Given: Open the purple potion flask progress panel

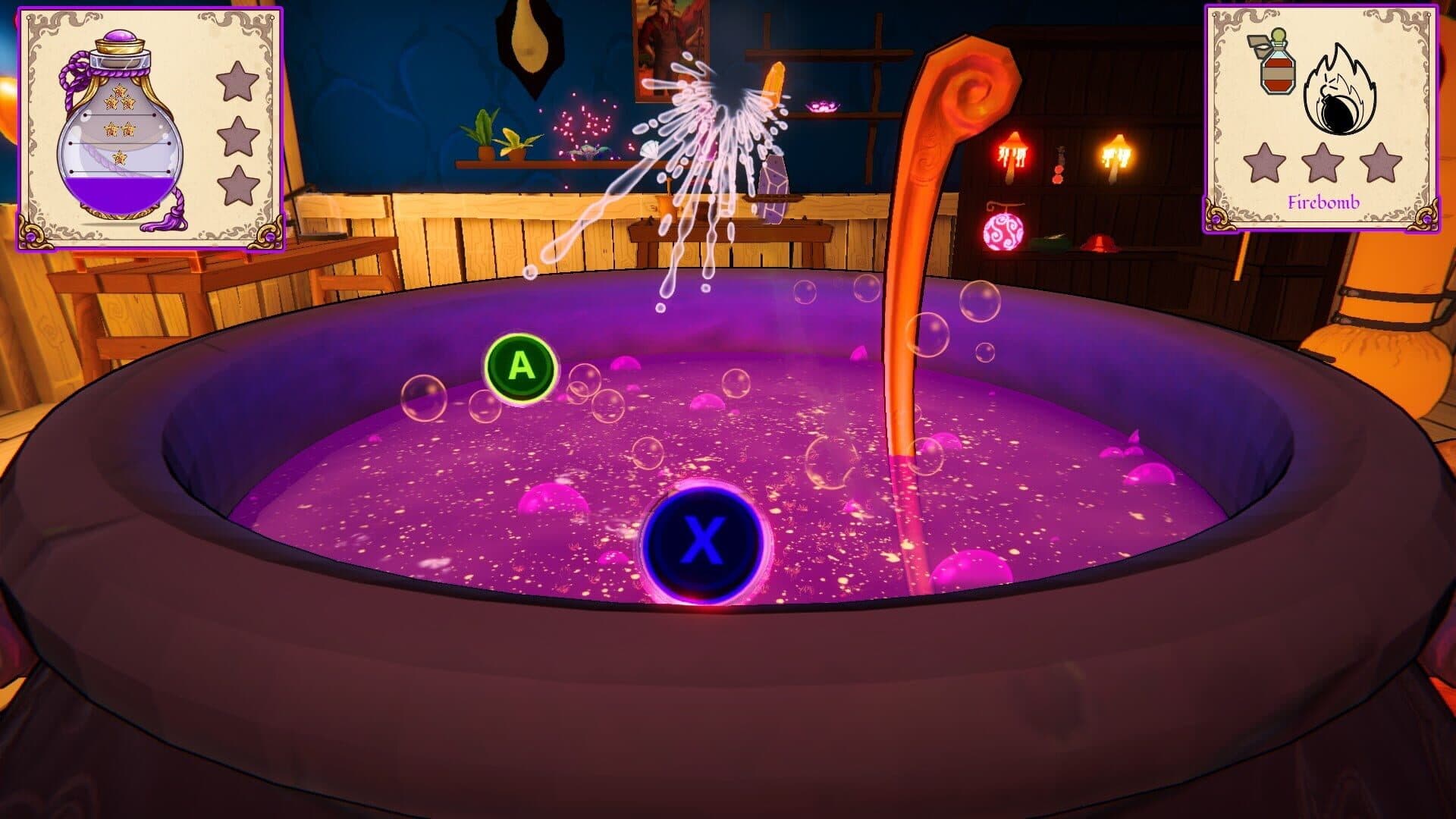Looking at the screenshot, I should (x=150, y=127).
